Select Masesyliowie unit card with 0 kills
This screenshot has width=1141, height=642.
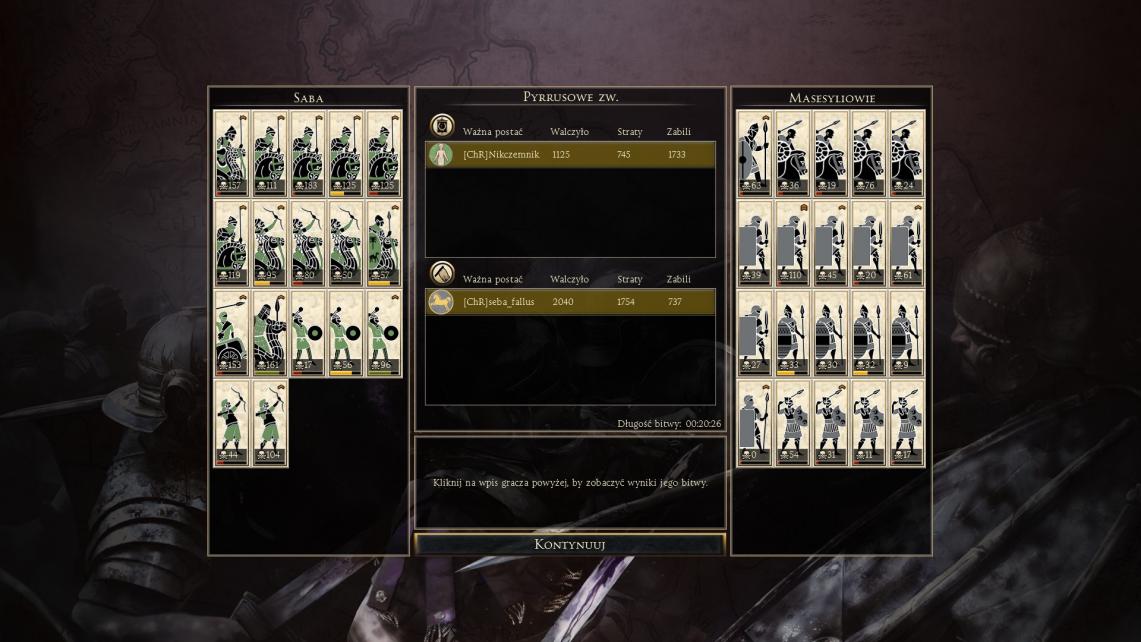pos(755,423)
